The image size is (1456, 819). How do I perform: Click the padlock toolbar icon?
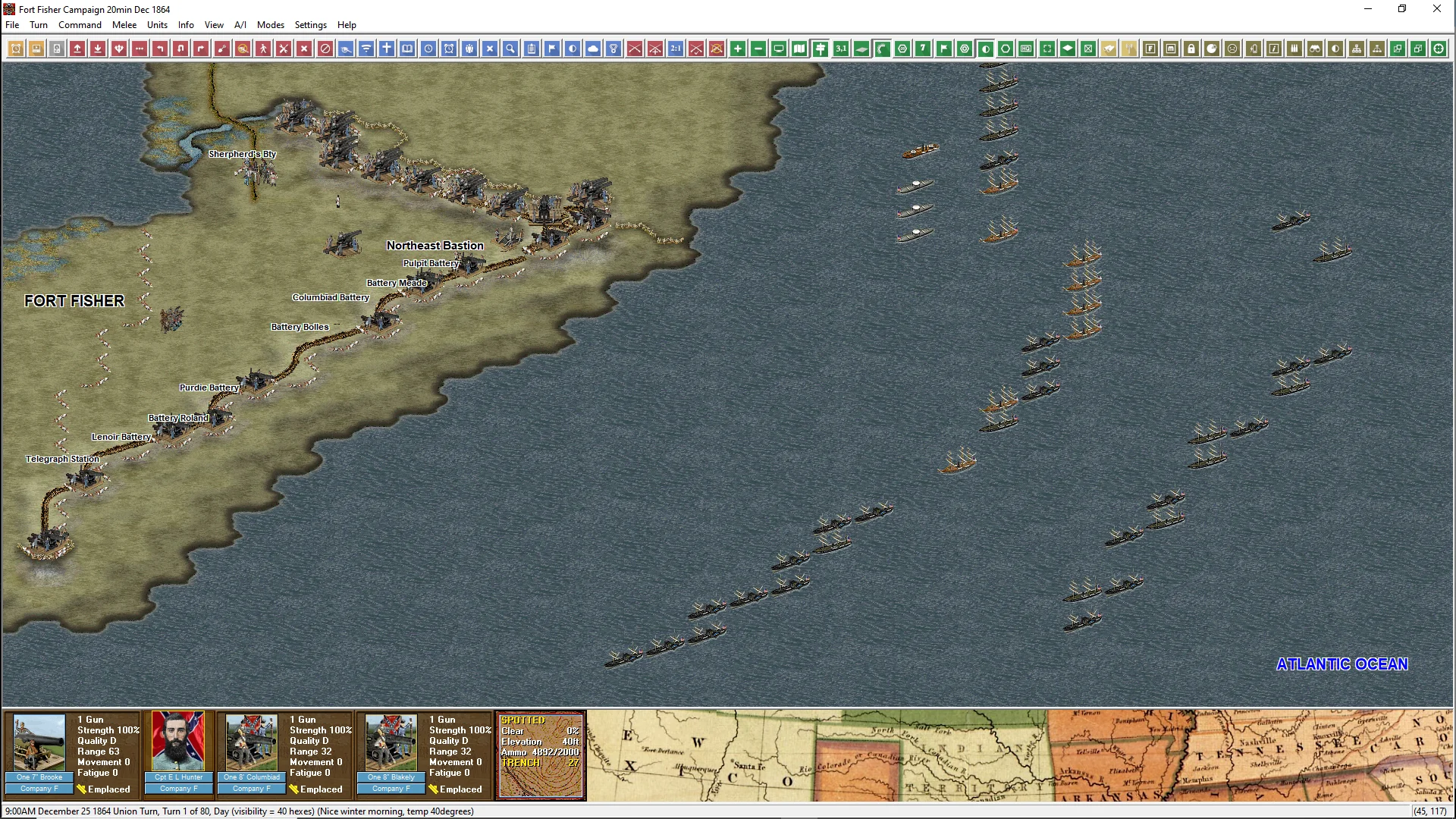pyautogui.click(x=1191, y=49)
